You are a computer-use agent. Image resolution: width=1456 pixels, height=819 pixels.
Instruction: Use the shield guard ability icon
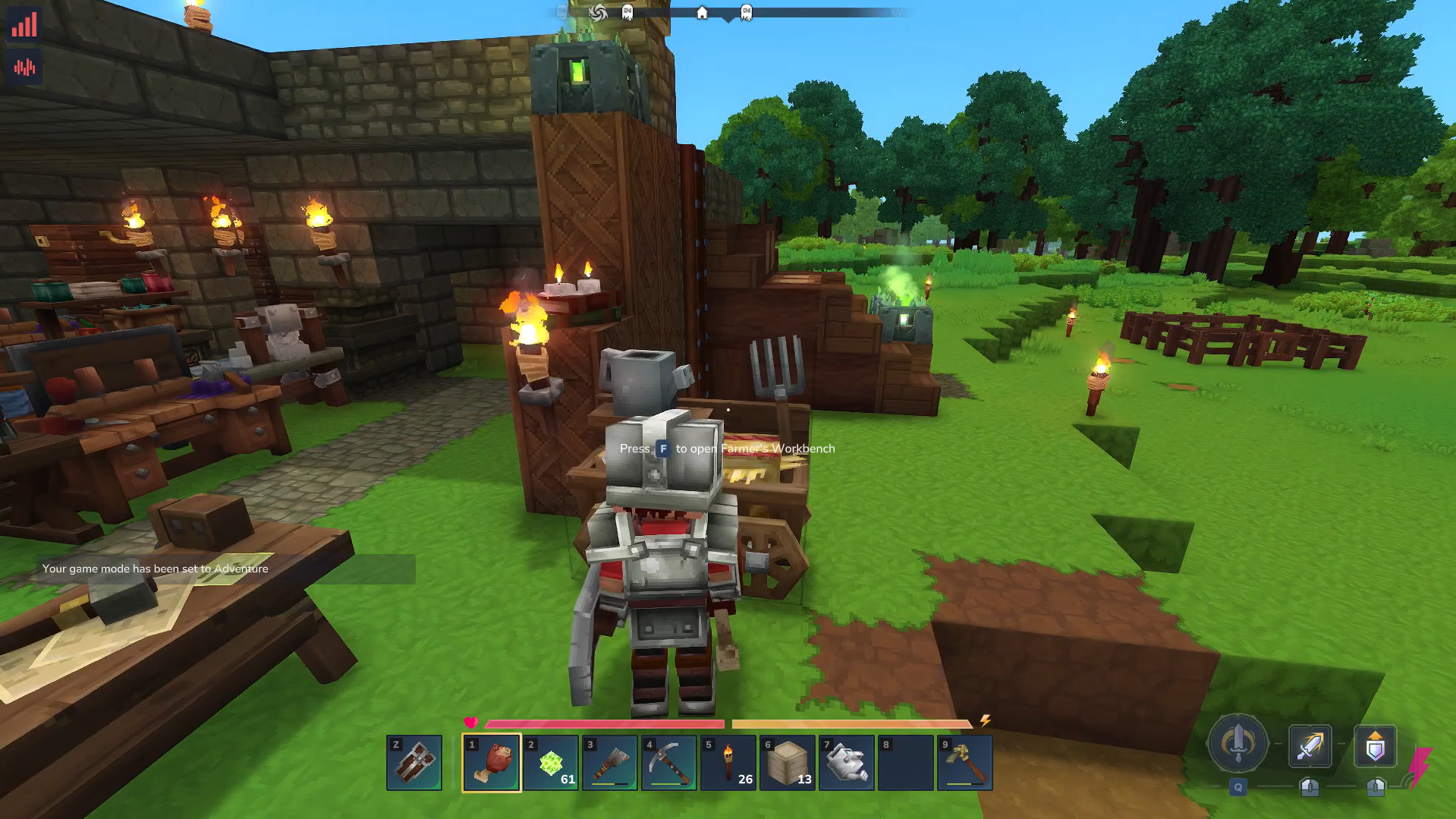1375,747
